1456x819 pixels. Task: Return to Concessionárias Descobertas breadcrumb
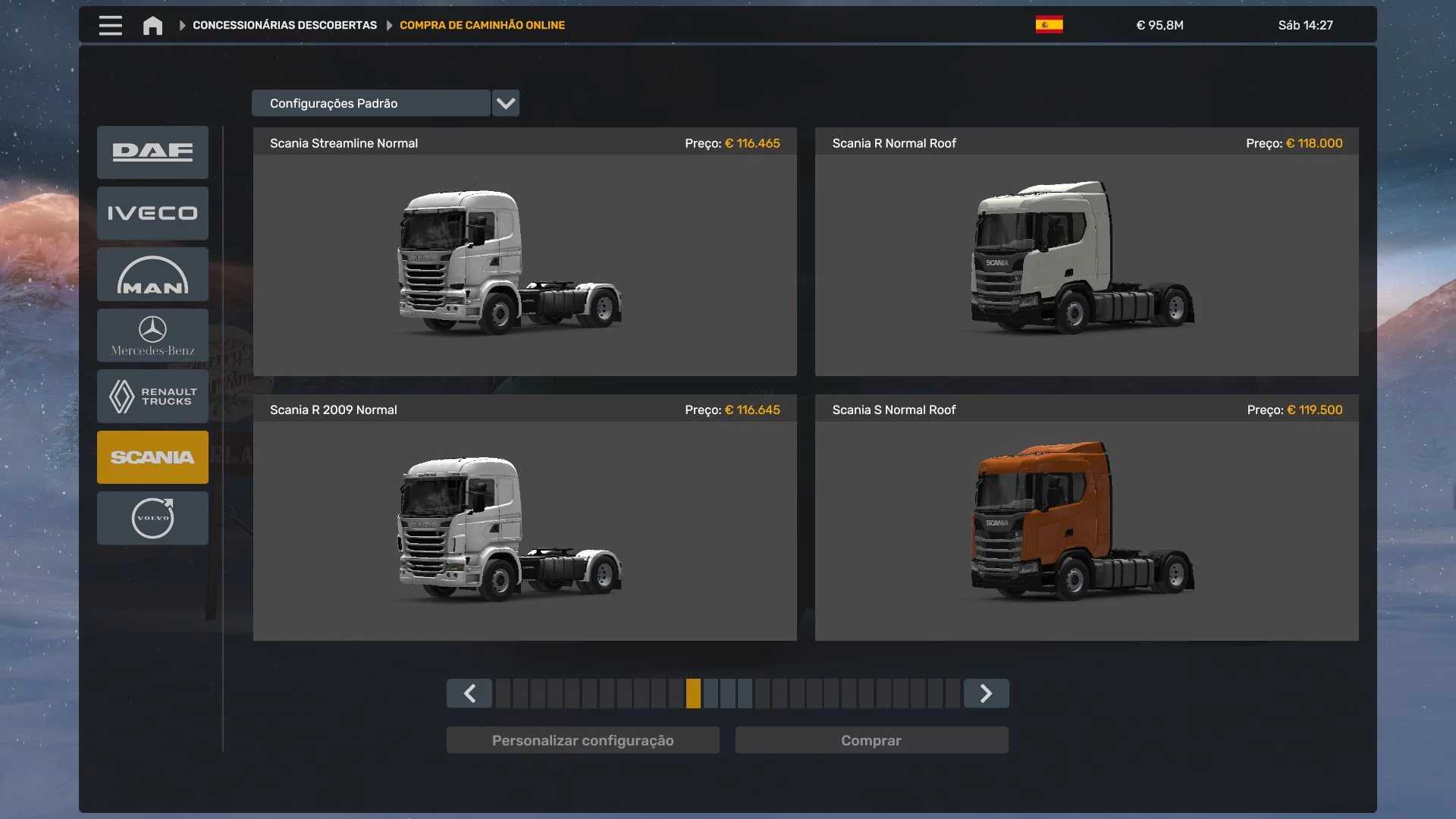tap(284, 25)
